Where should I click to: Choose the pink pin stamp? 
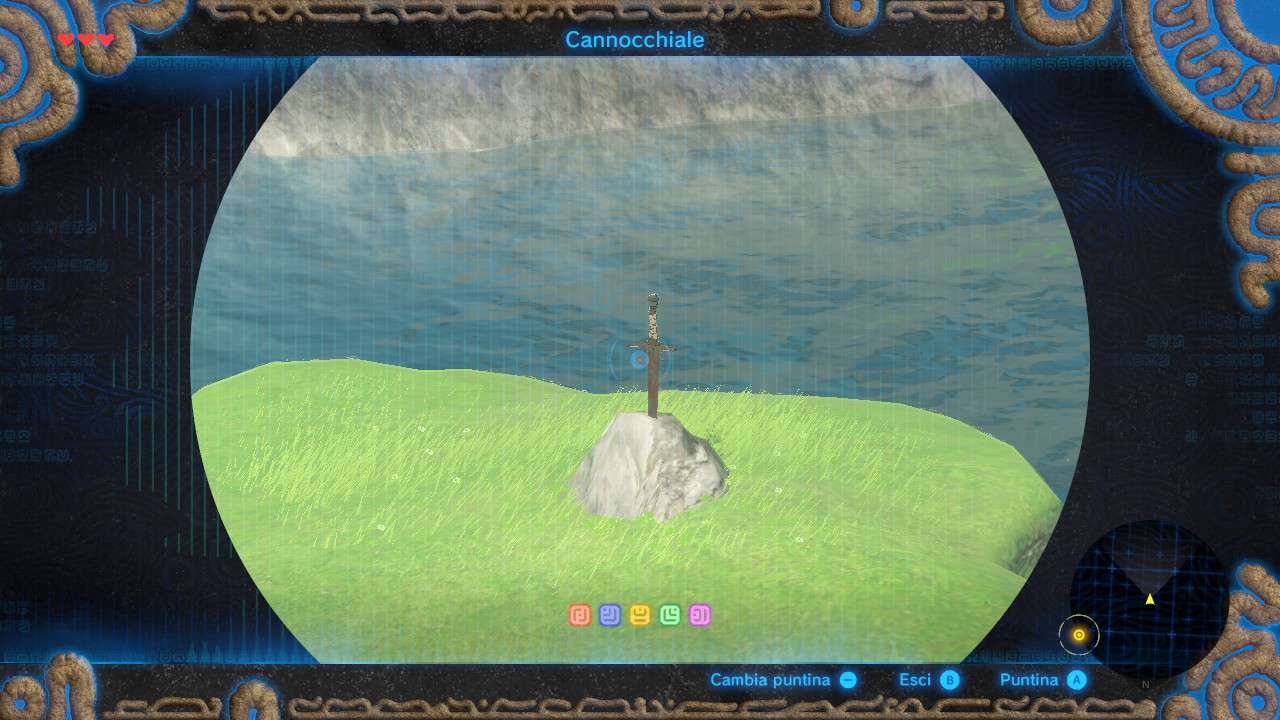coord(700,615)
